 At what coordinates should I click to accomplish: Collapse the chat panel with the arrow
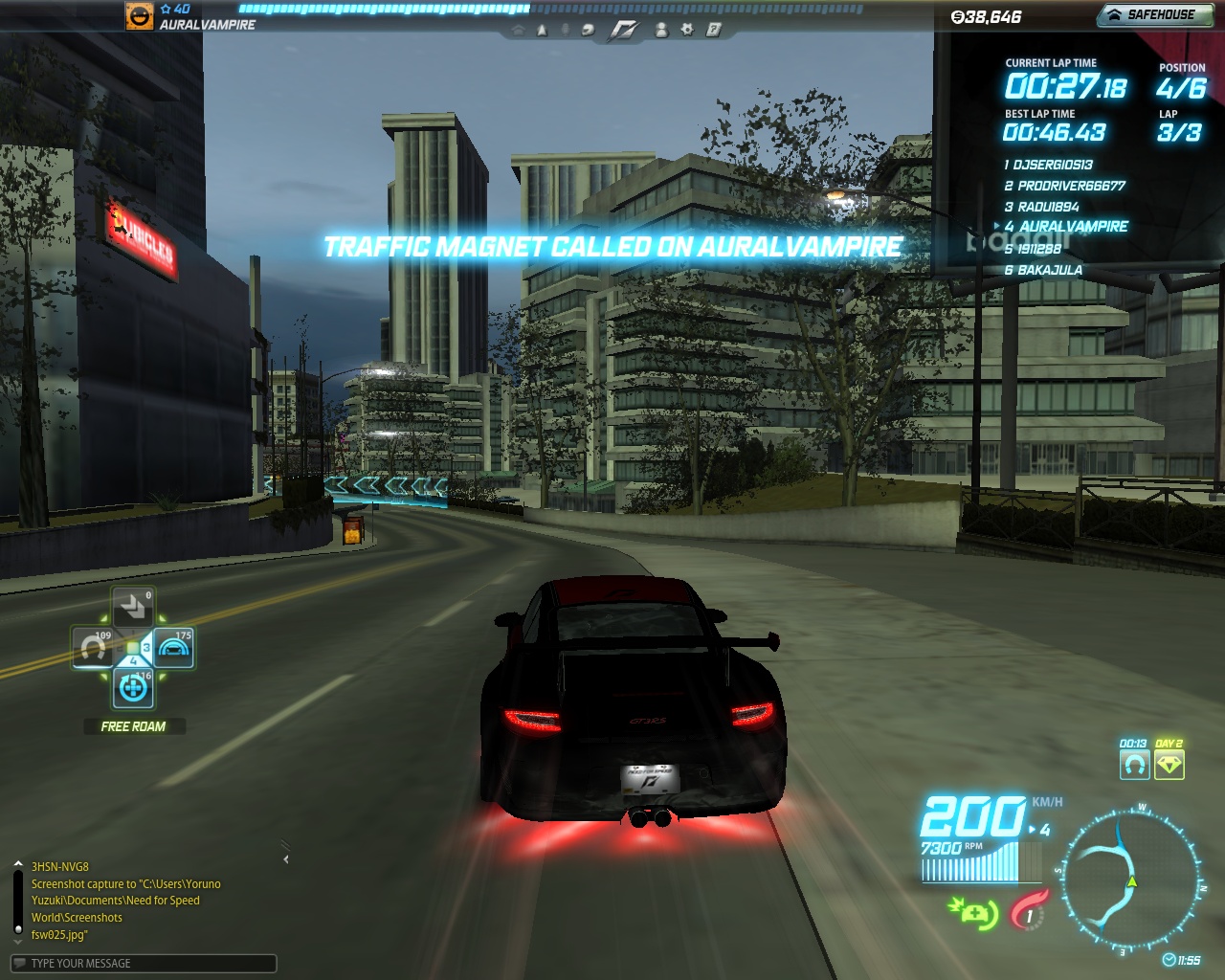pyautogui.click(x=286, y=859)
